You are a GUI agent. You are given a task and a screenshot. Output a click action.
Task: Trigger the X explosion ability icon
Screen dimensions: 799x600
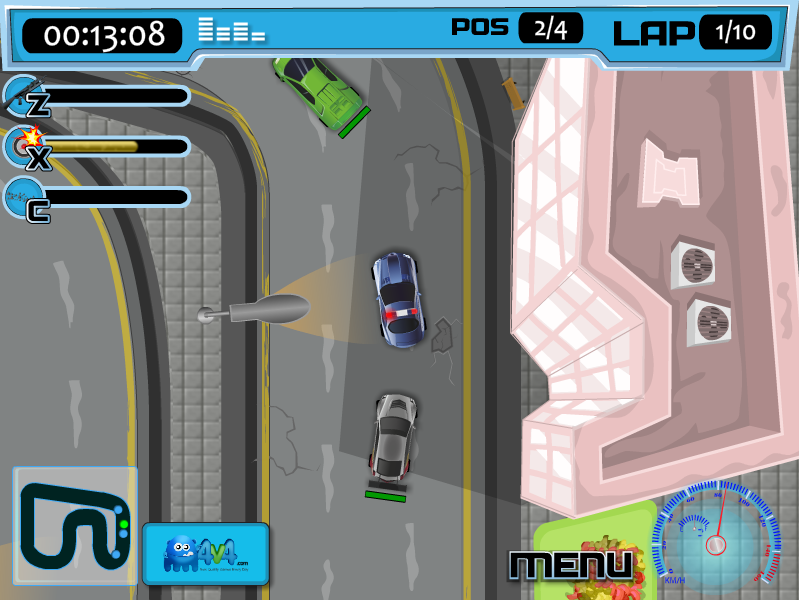pos(25,148)
